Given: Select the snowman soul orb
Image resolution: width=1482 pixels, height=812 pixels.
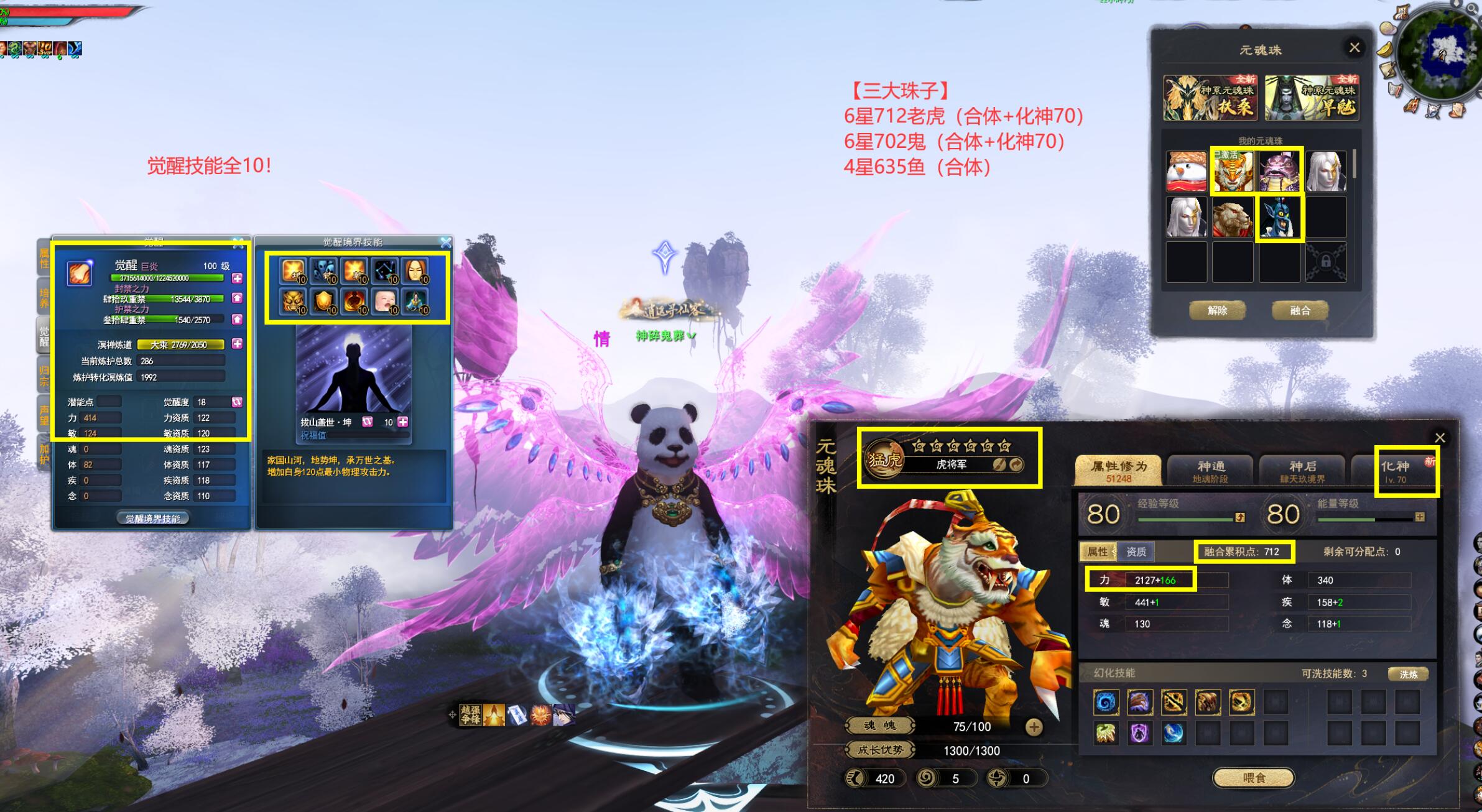Looking at the screenshot, I should [1186, 171].
